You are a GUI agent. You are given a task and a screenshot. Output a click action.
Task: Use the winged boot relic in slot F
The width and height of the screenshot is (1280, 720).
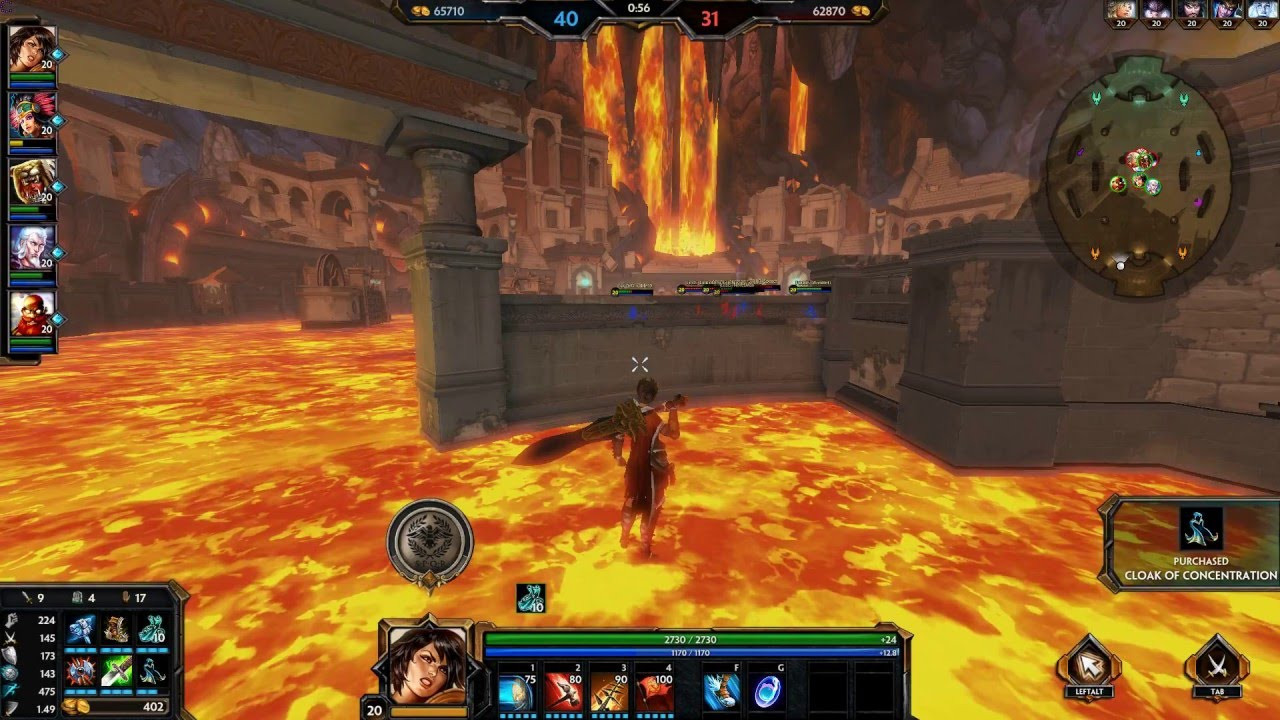click(720, 691)
